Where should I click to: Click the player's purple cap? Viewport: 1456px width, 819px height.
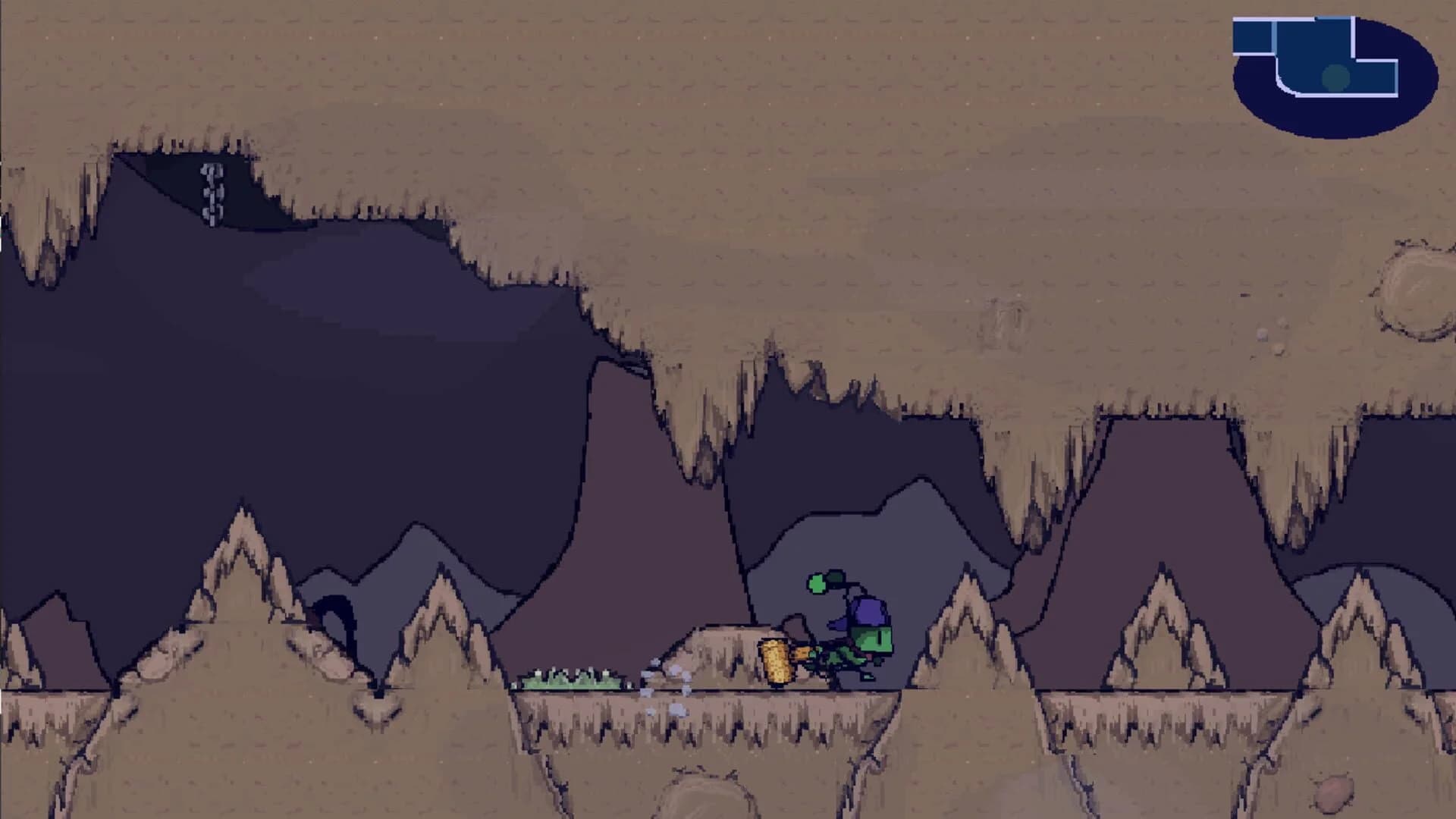coord(869,610)
